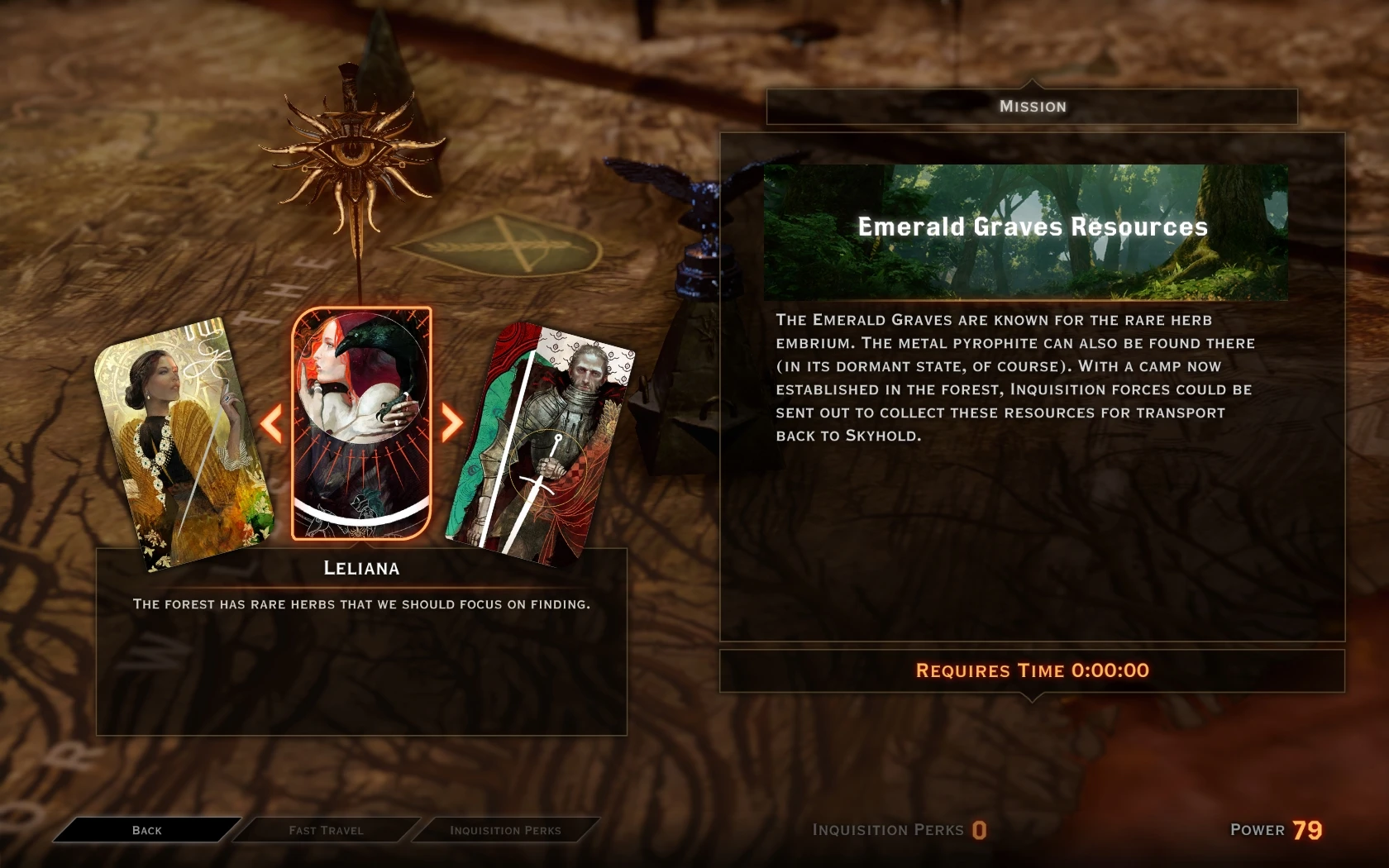Click the Fast Travel button
This screenshot has height=868, width=1389.
[x=325, y=830]
